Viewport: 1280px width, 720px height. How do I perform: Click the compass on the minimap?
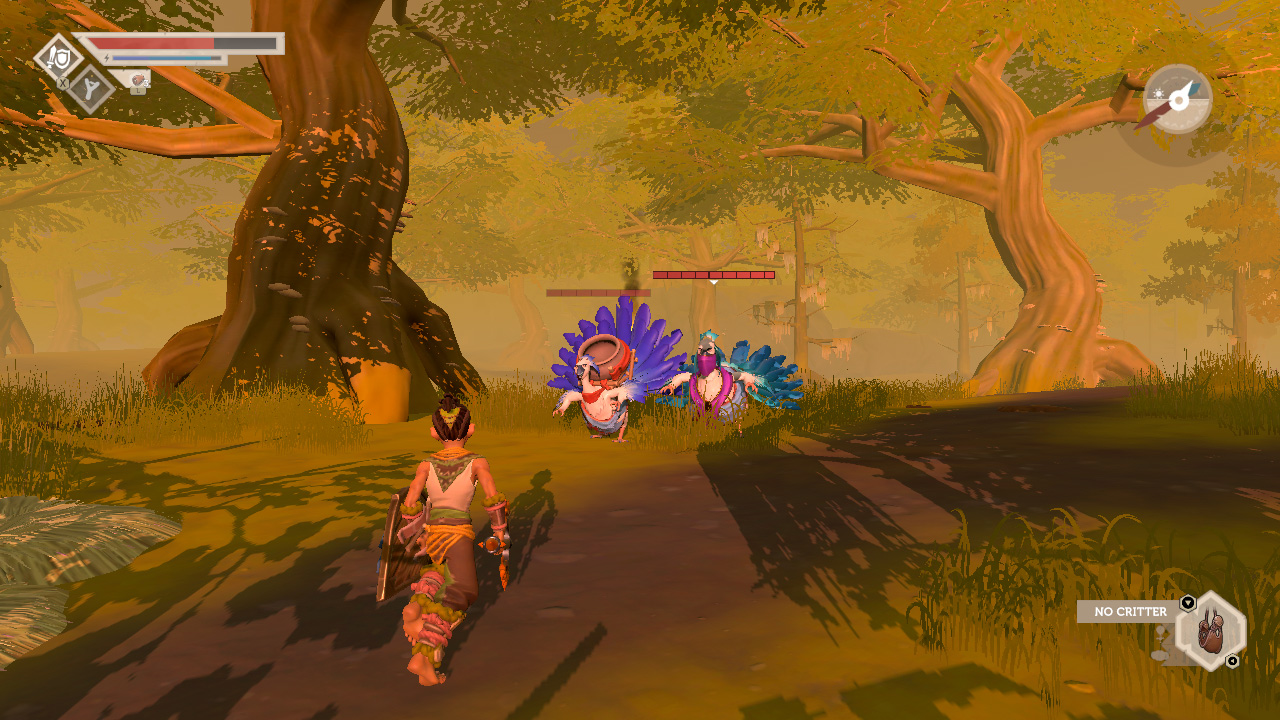[1178, 100]
